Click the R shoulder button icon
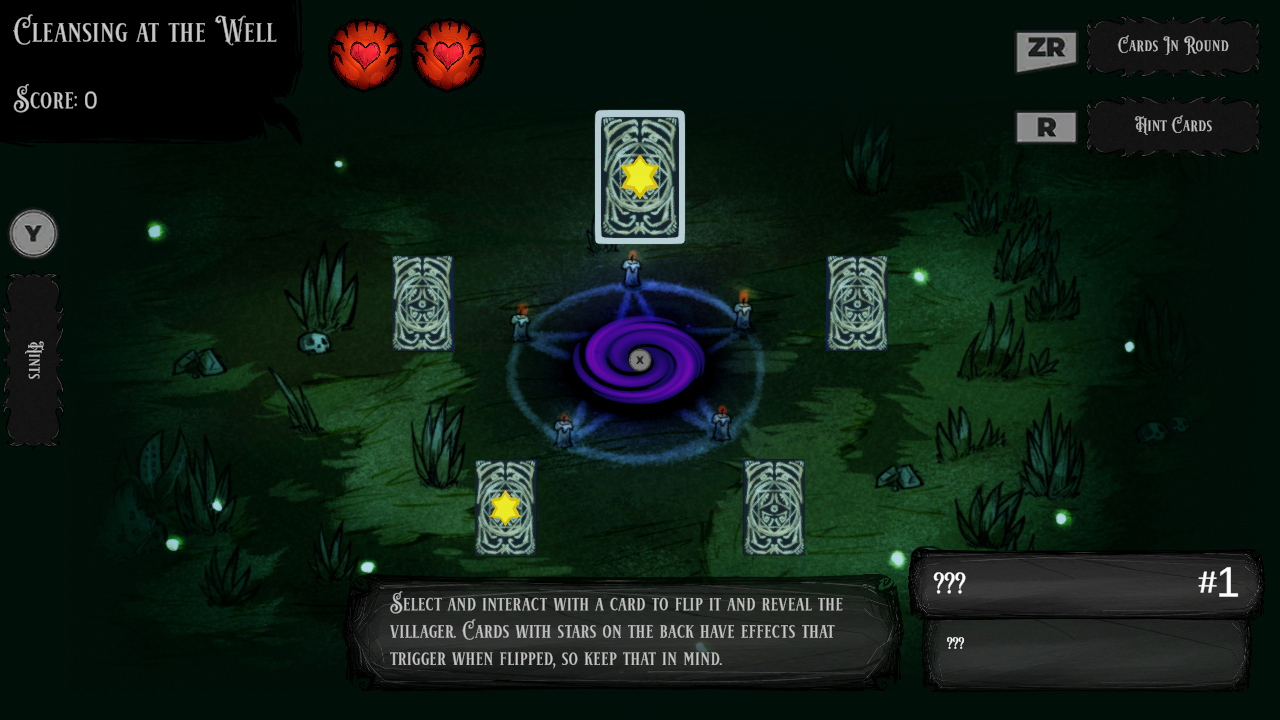This screenshot has height=720, width=1280. 1045,127
